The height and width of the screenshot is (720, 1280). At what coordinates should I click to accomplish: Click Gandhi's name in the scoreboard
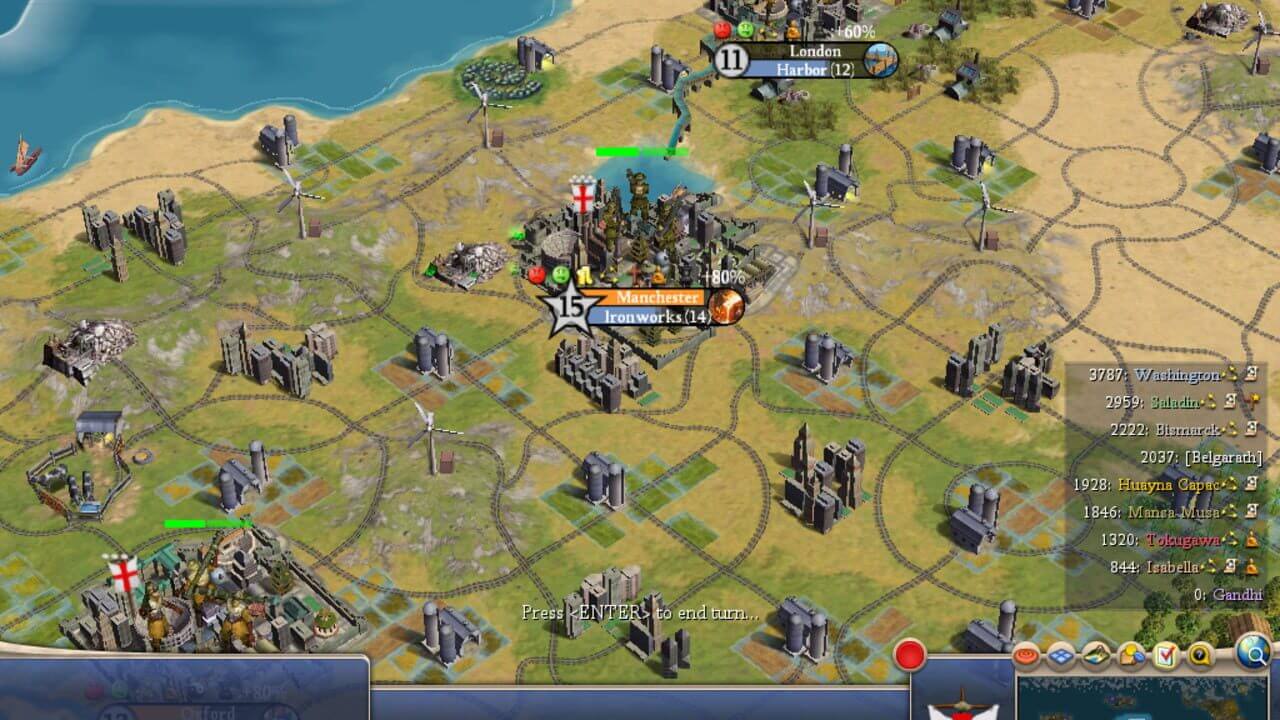point(1237,595)
